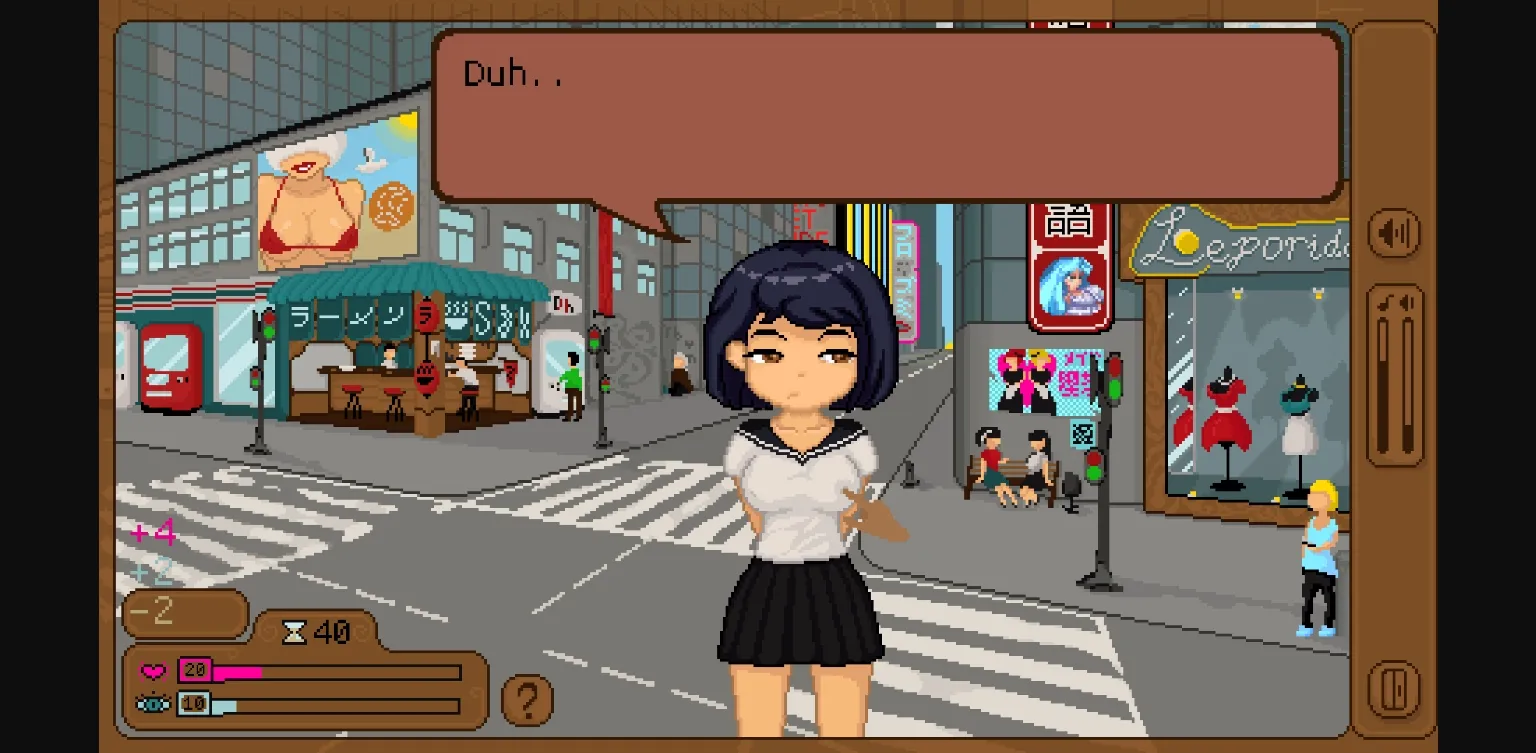Viewport: 1536px width, 753px height.
Task: Click the music note above the volume sliders
Action: (x=1384, y=302)
